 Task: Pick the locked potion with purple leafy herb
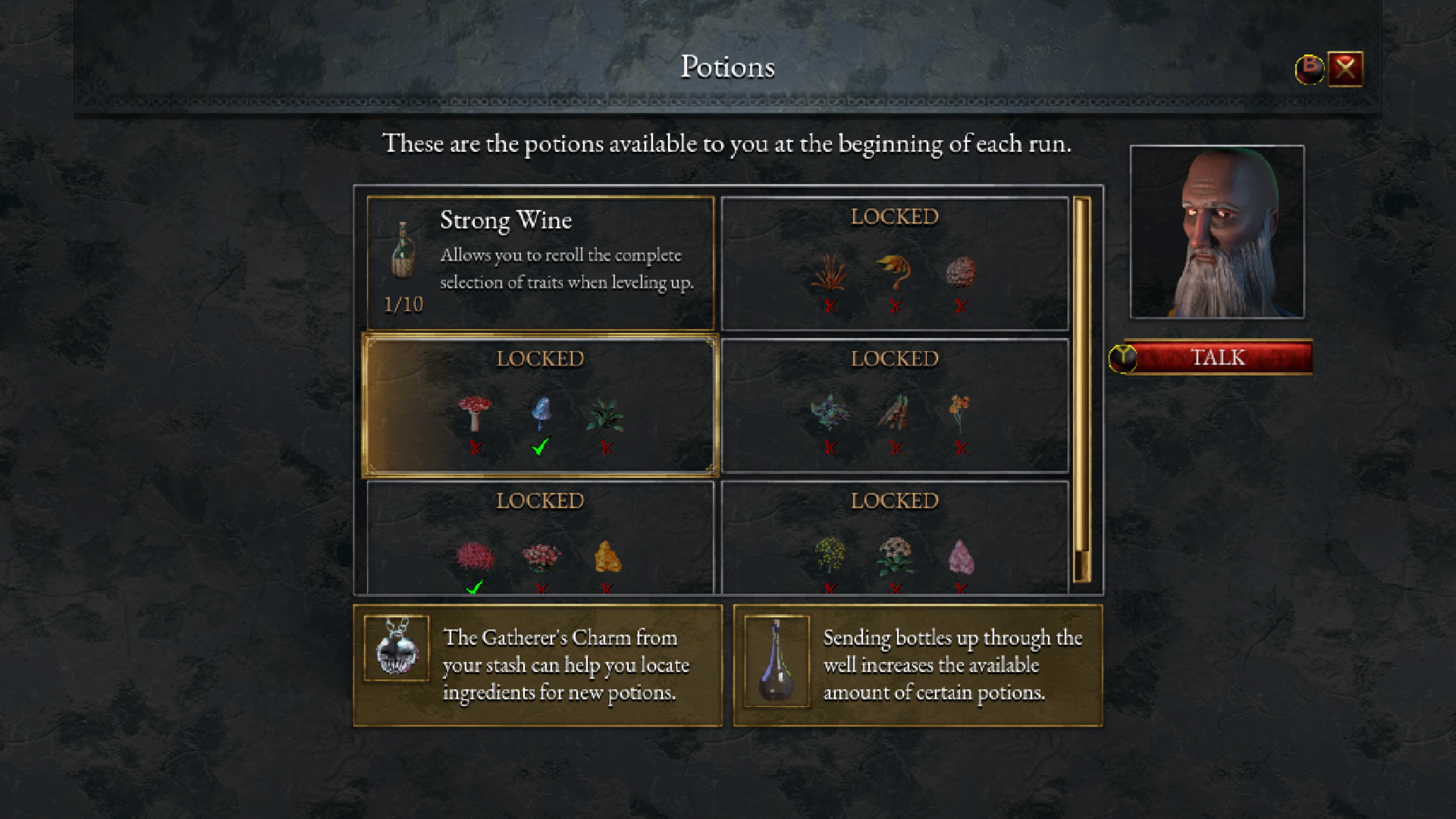(895, 405)
